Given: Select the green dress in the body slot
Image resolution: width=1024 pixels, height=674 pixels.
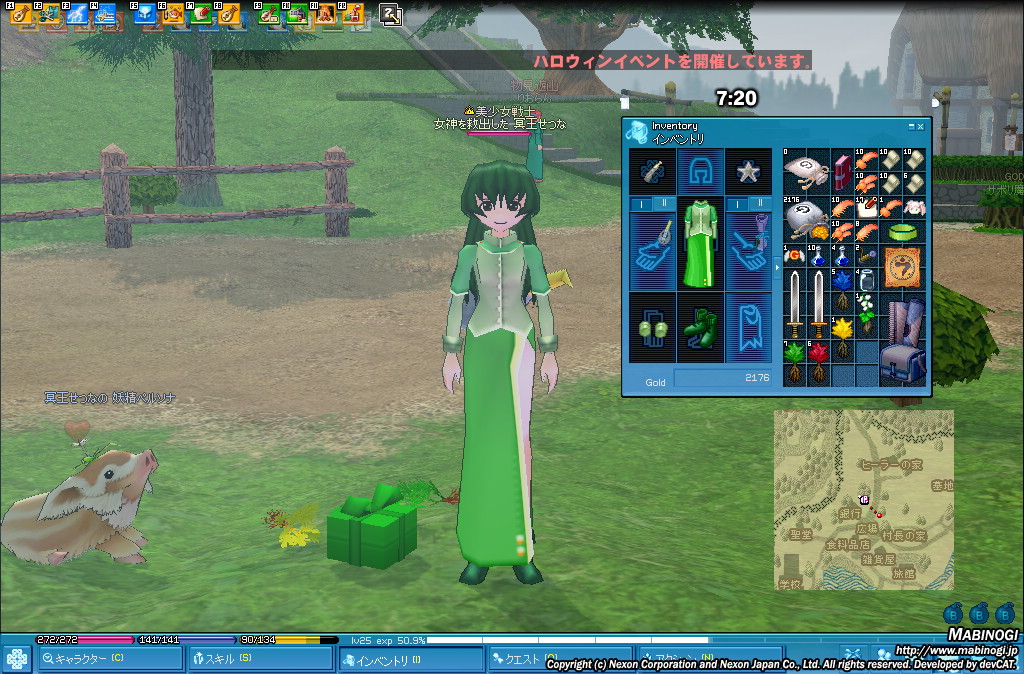Looking at the screenshot, I should 700,243.
